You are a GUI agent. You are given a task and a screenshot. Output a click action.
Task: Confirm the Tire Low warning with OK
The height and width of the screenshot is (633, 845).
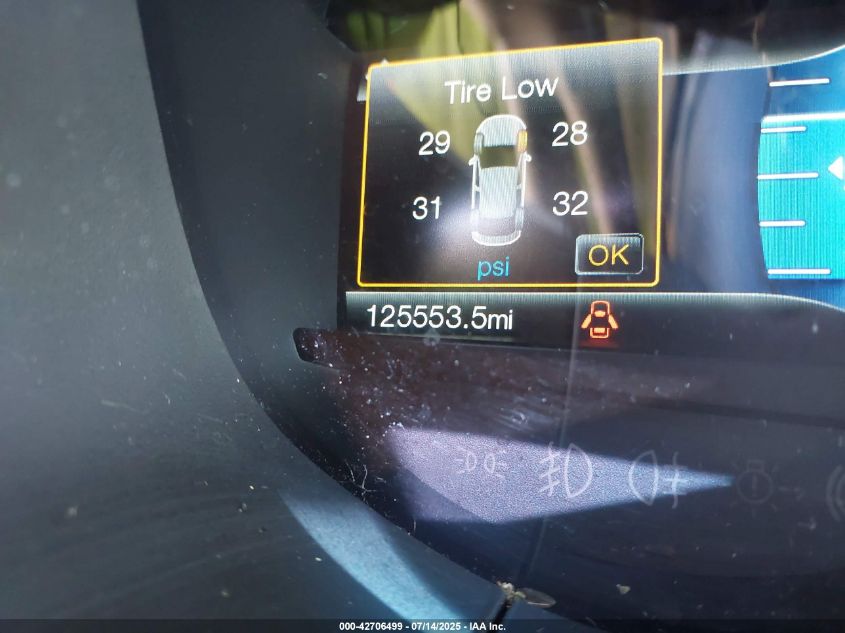coord(608,255)
